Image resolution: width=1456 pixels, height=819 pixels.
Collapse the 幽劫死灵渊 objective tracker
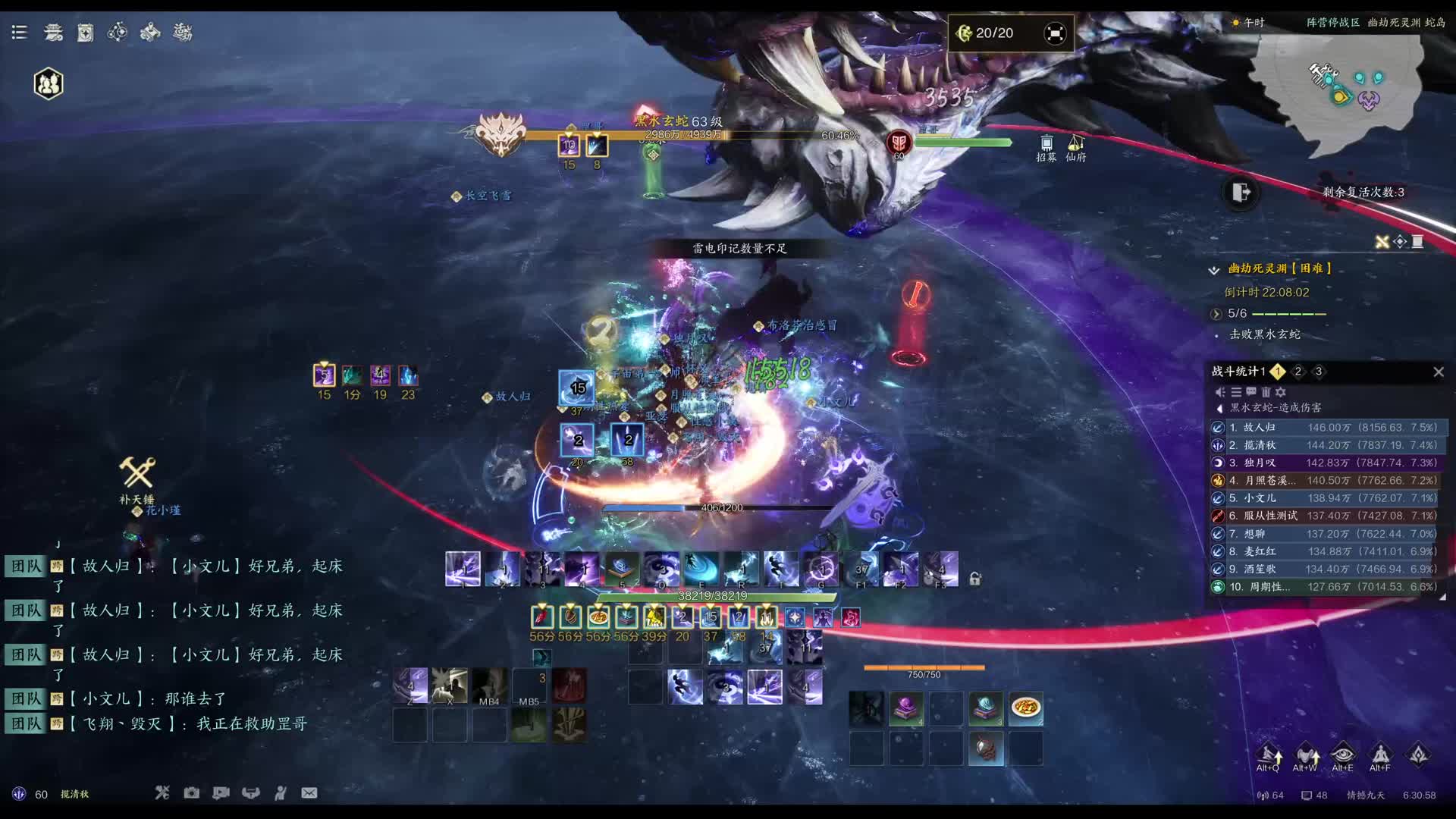[x=1214, y=269]
